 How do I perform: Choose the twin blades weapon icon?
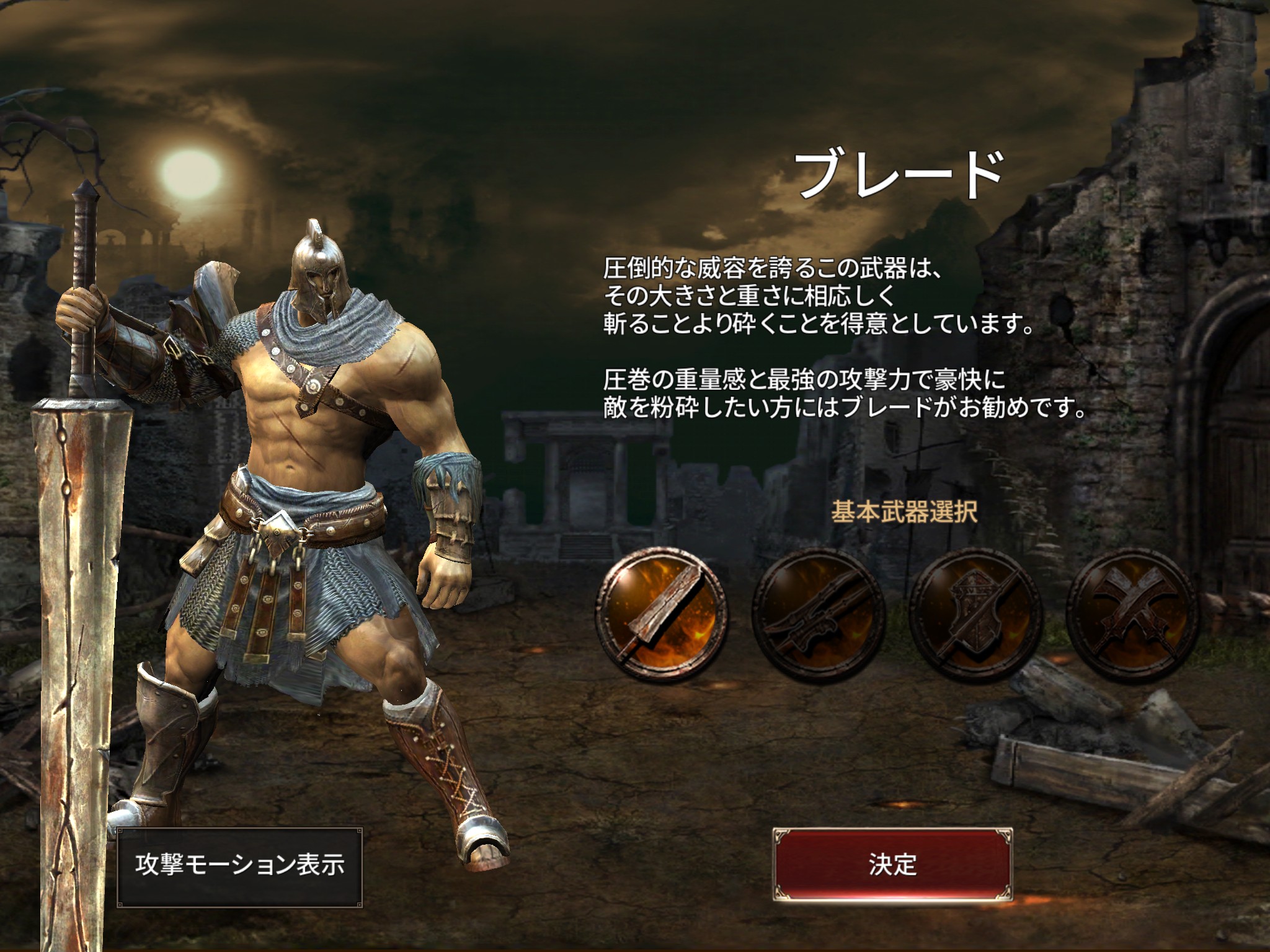point(818,612)
